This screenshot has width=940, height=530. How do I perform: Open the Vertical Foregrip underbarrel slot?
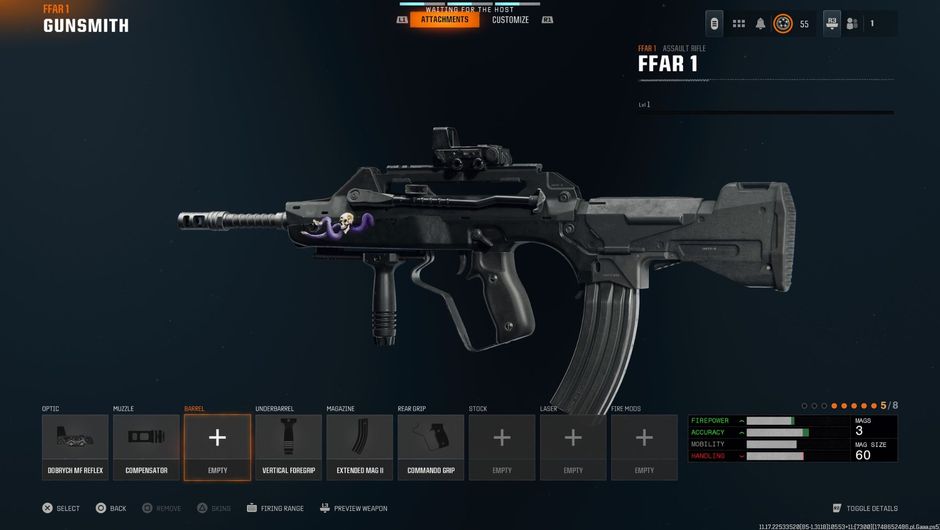(x=288, y=447)
